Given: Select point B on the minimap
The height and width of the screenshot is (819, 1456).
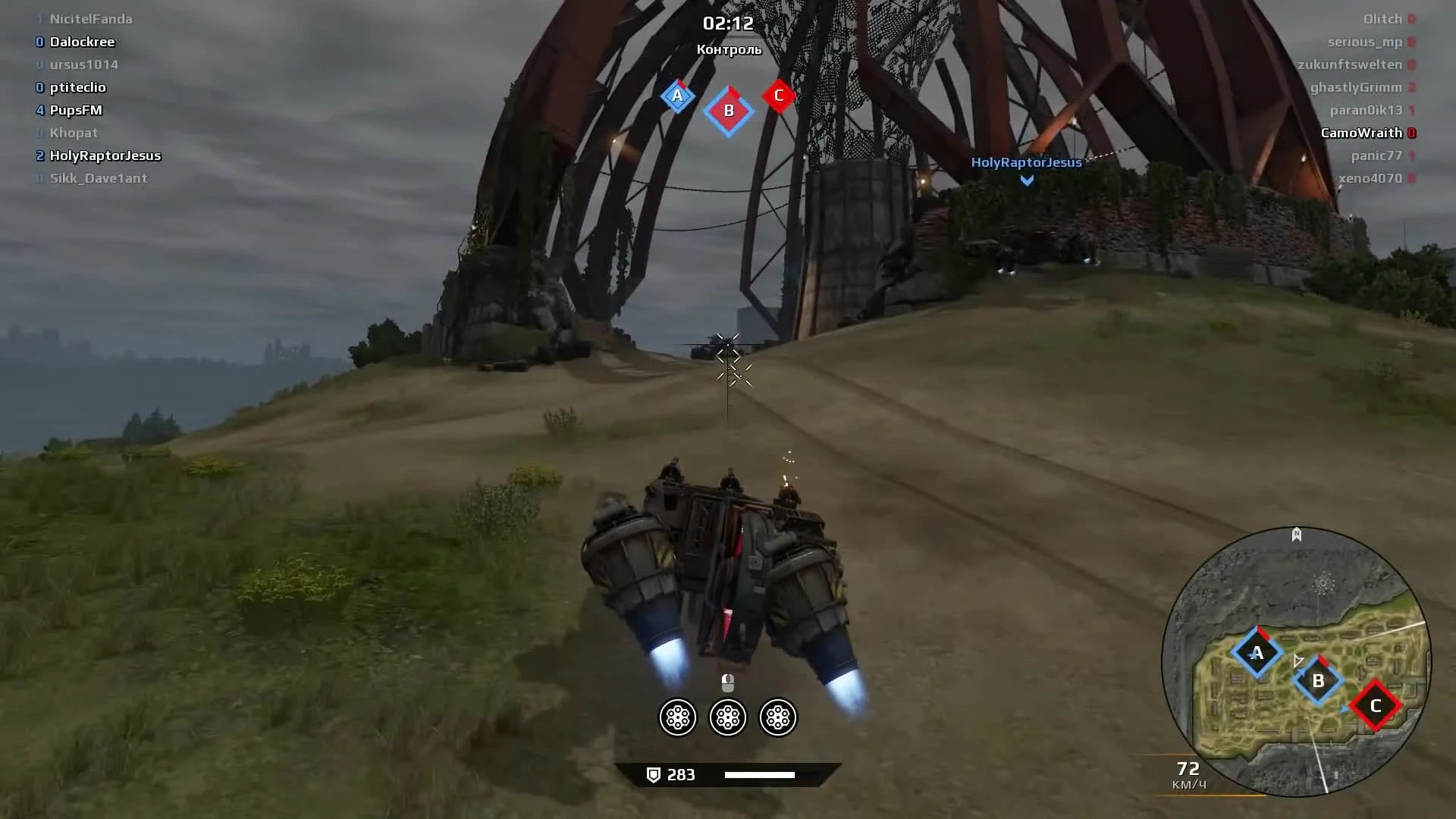Looking at the screenshot, I should click(1318, 681).
